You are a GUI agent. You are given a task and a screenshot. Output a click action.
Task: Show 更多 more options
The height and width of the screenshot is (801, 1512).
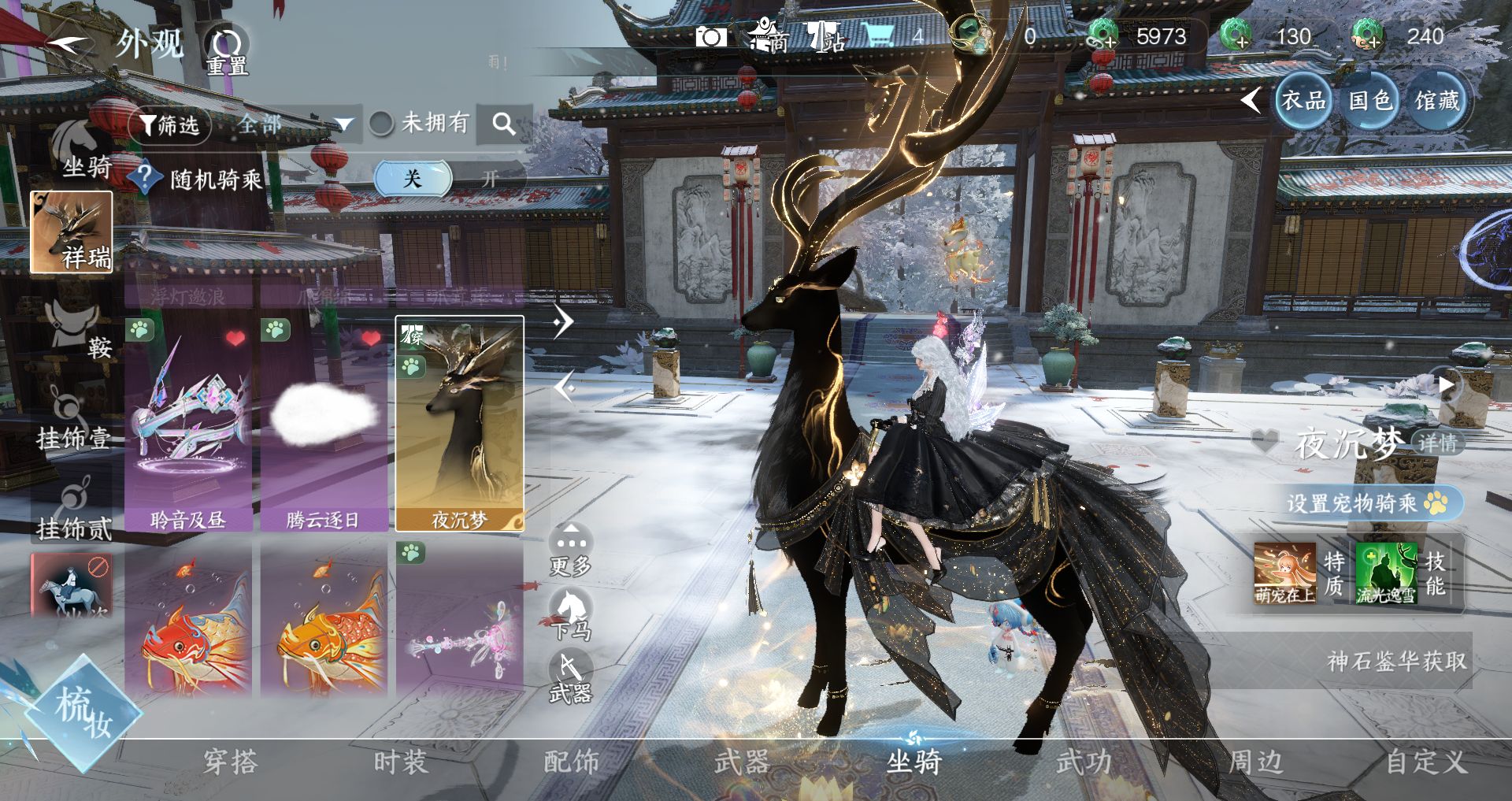point(570,549)
